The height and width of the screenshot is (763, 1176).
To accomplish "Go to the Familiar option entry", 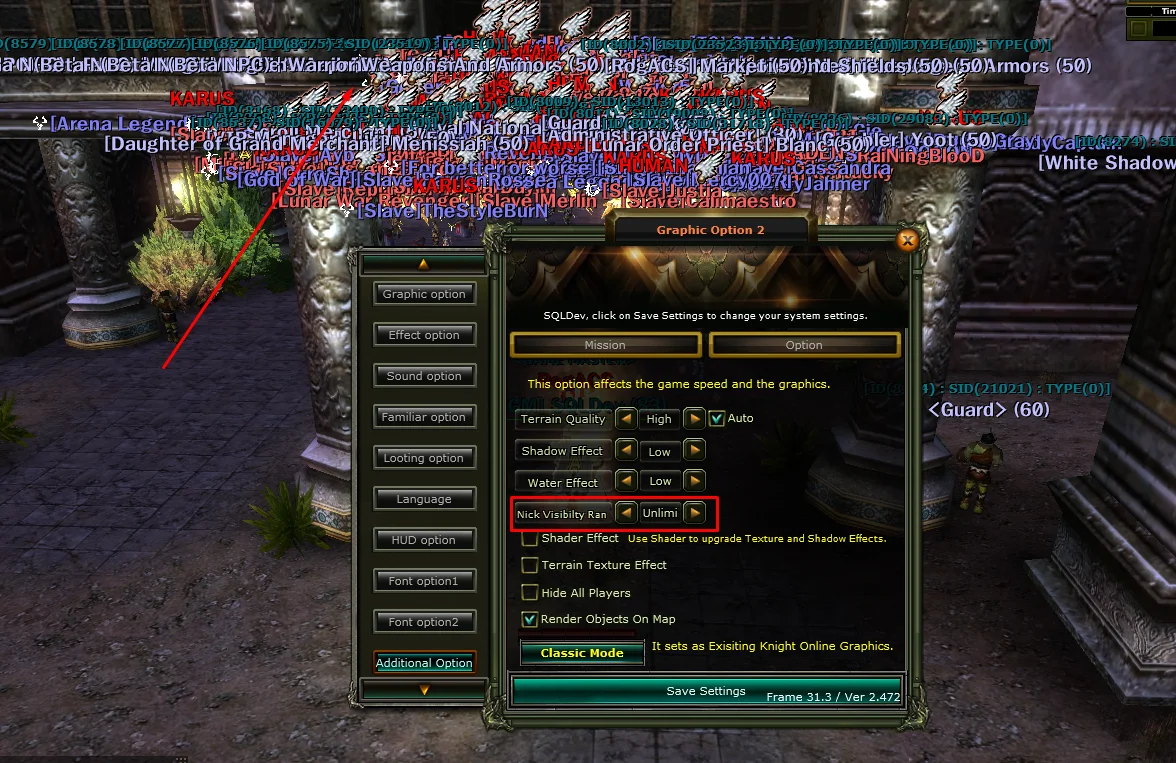I will click(424, 417).
